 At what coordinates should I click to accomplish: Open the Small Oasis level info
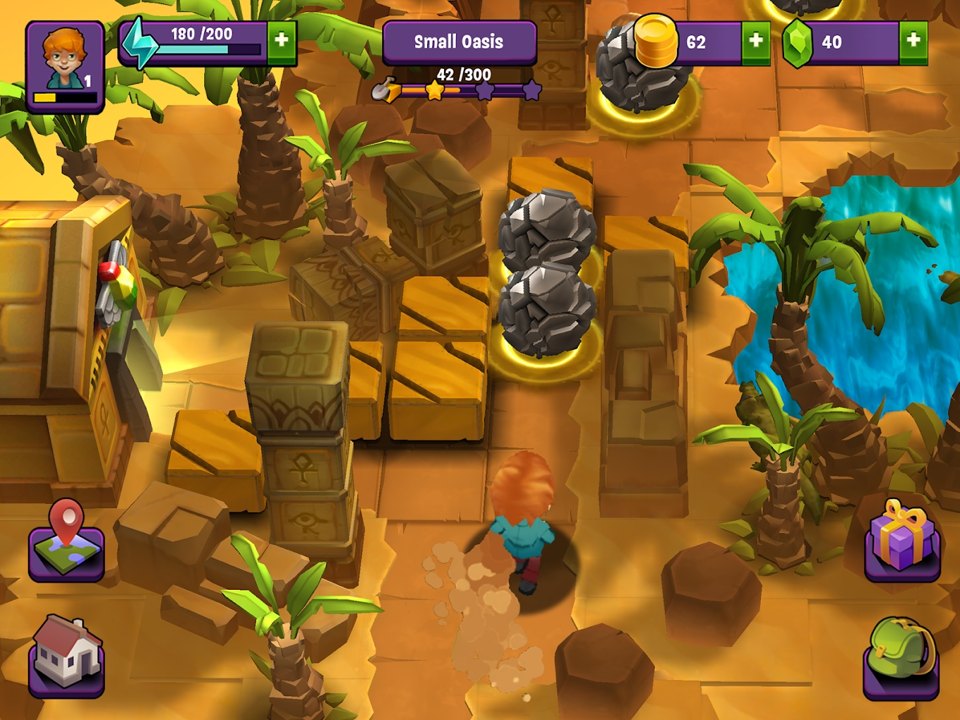coord(459,42)
